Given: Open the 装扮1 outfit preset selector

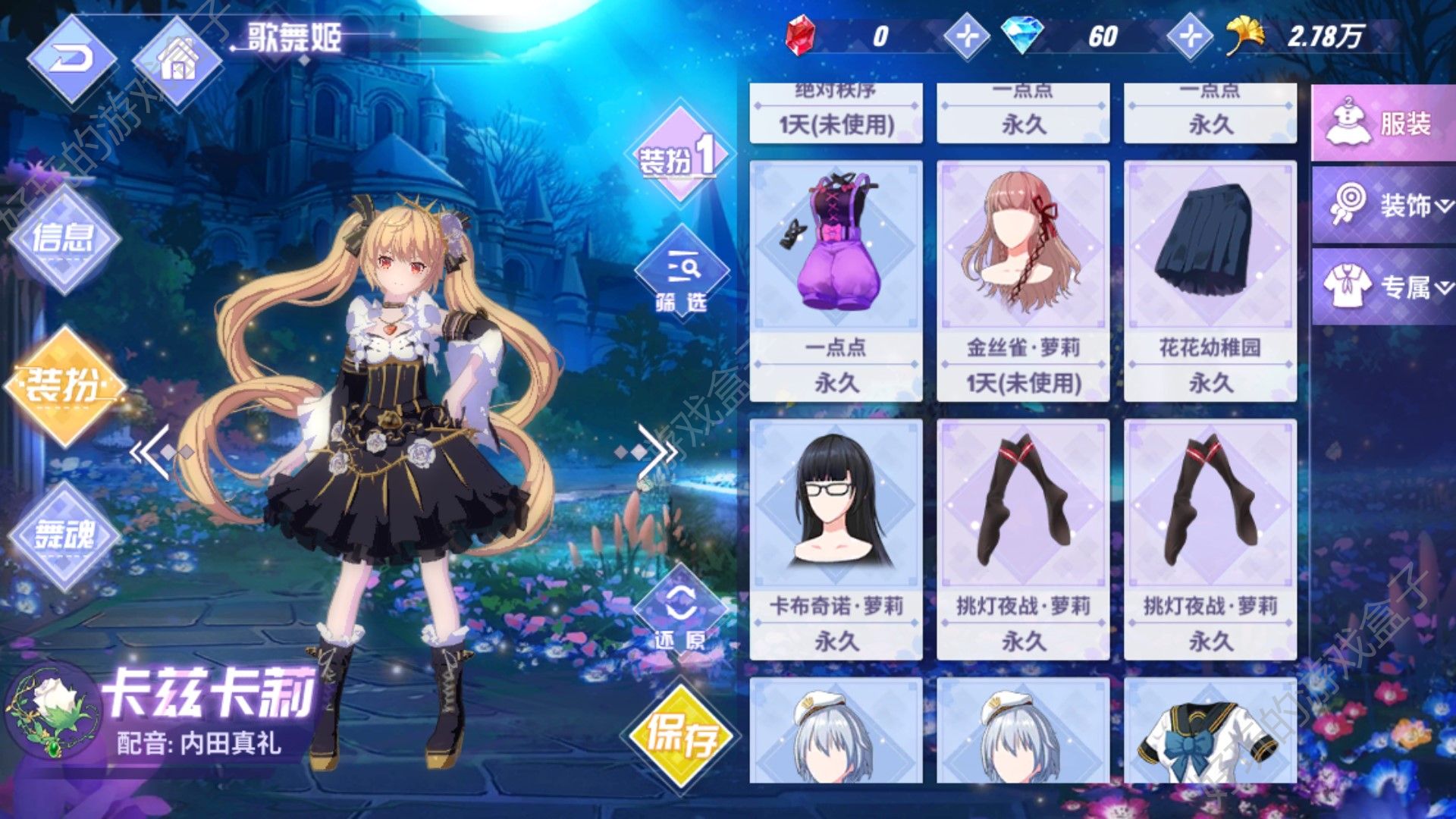Looking at the screenshot, I should coord(677,157).
